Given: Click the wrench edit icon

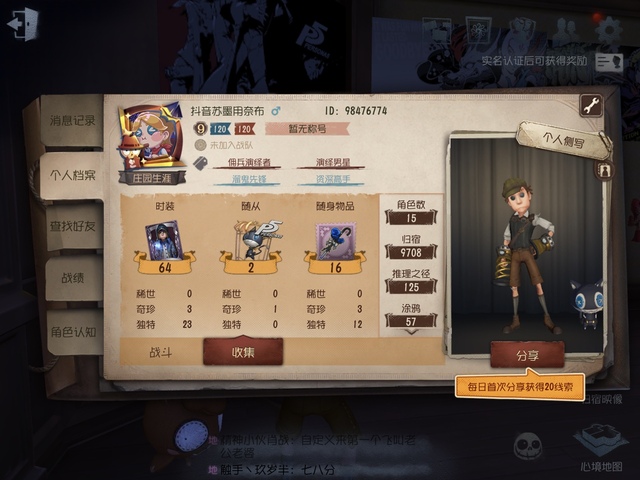Looking at the screenshot, I should coord(590,105).
